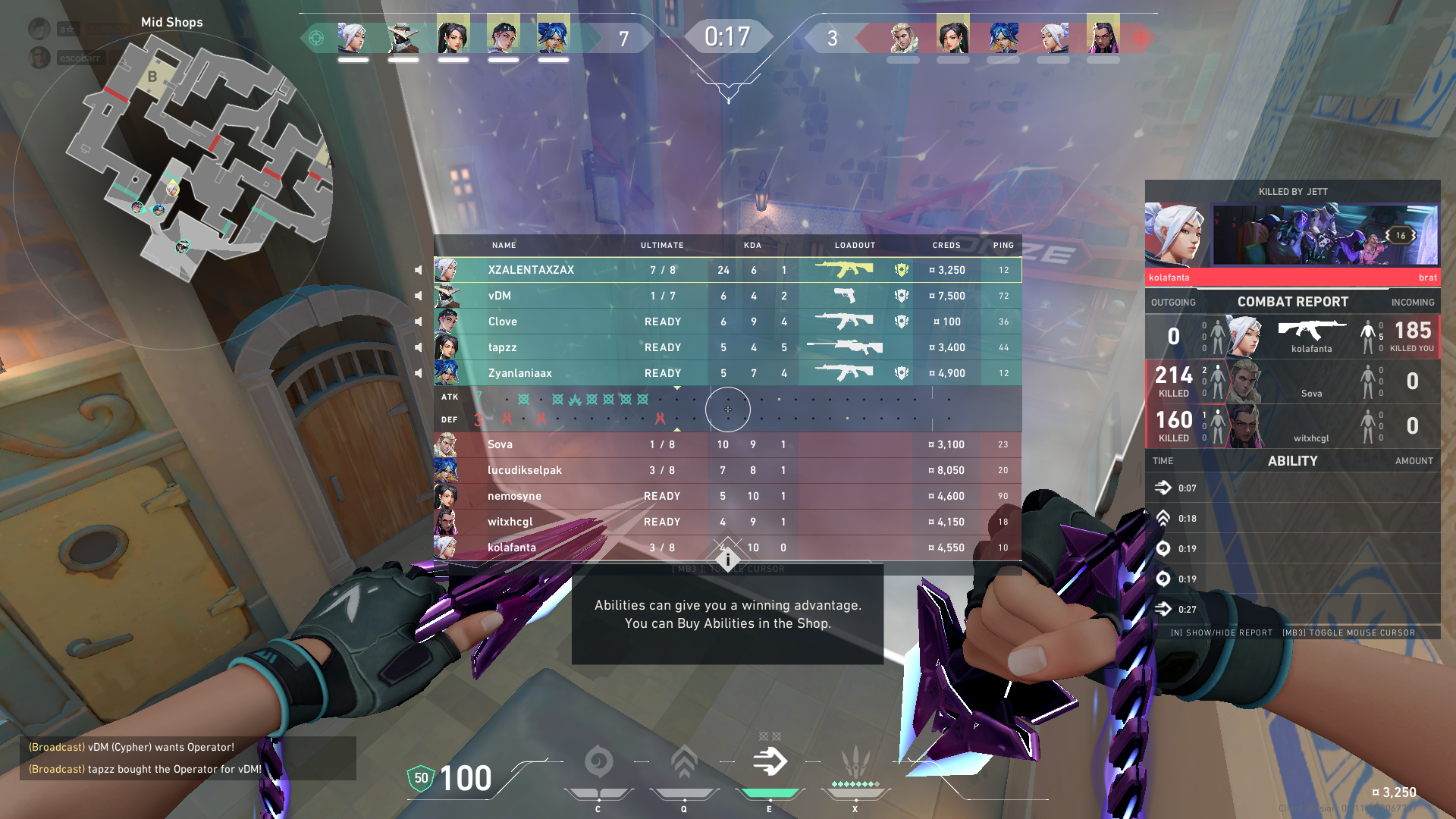
Task: Open the info tip diamond icon
Action: tap(728, 560)
